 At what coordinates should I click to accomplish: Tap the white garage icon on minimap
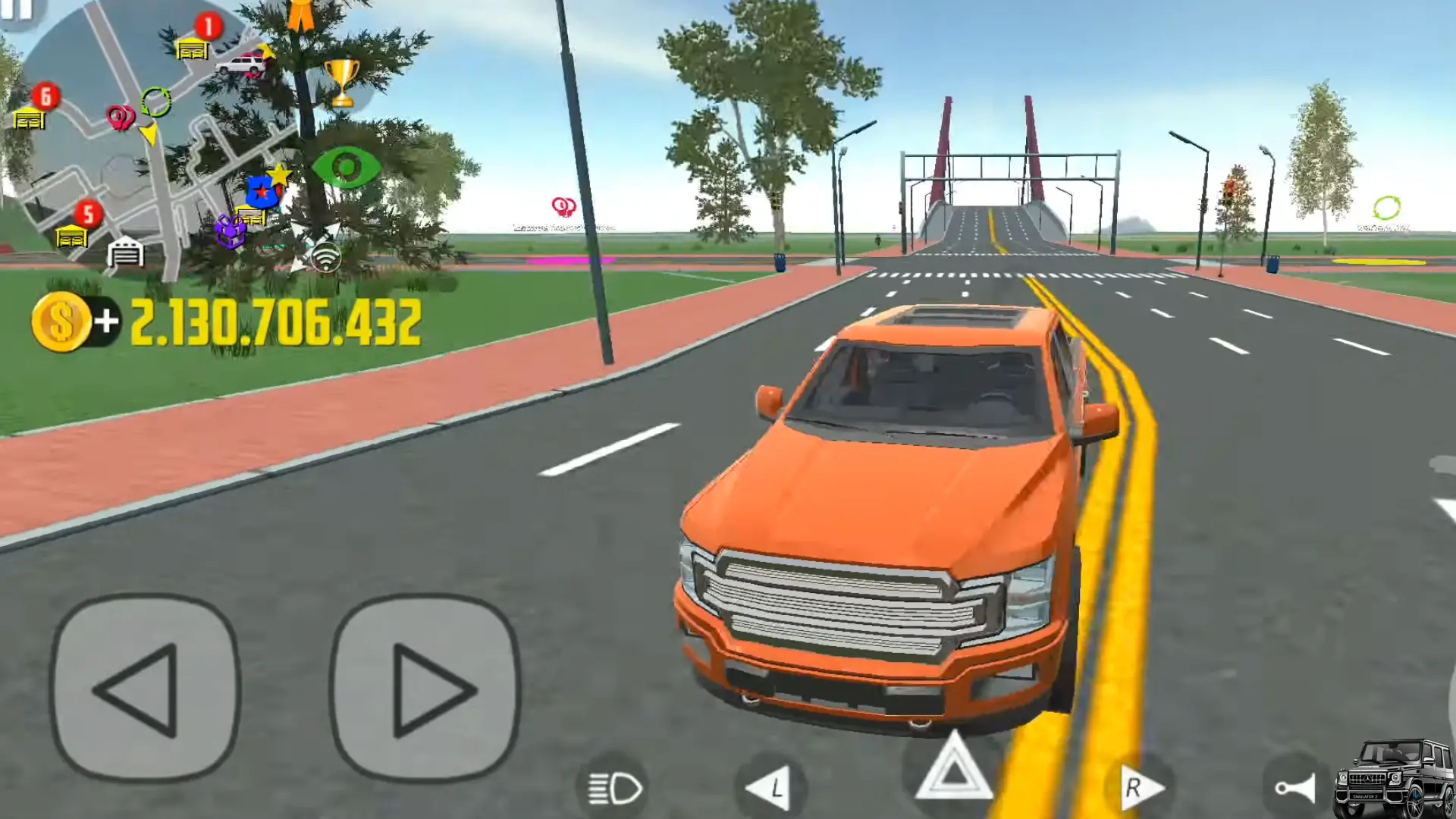(125, 253)
